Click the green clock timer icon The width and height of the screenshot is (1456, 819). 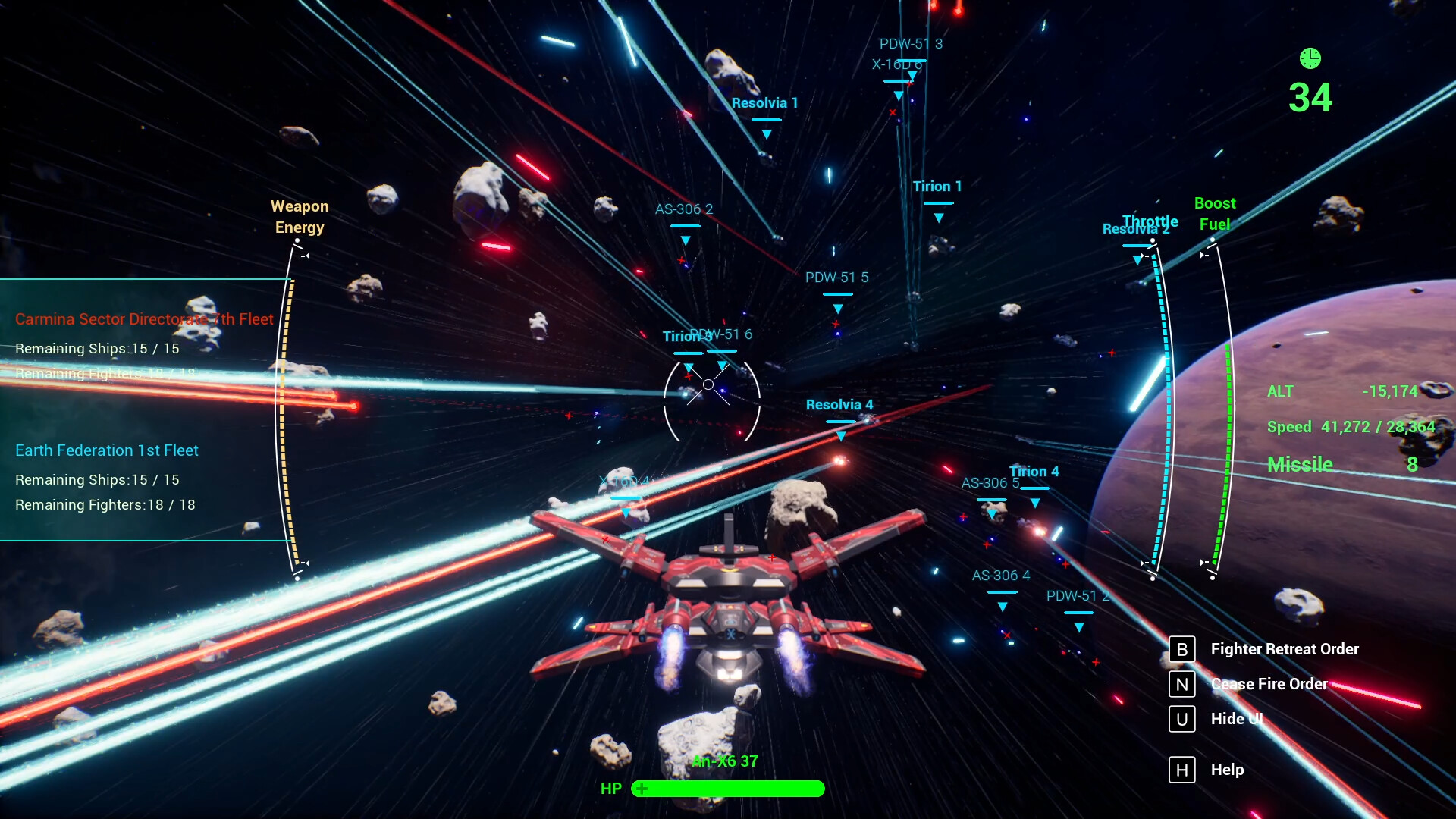click(x=1310, y=57)
